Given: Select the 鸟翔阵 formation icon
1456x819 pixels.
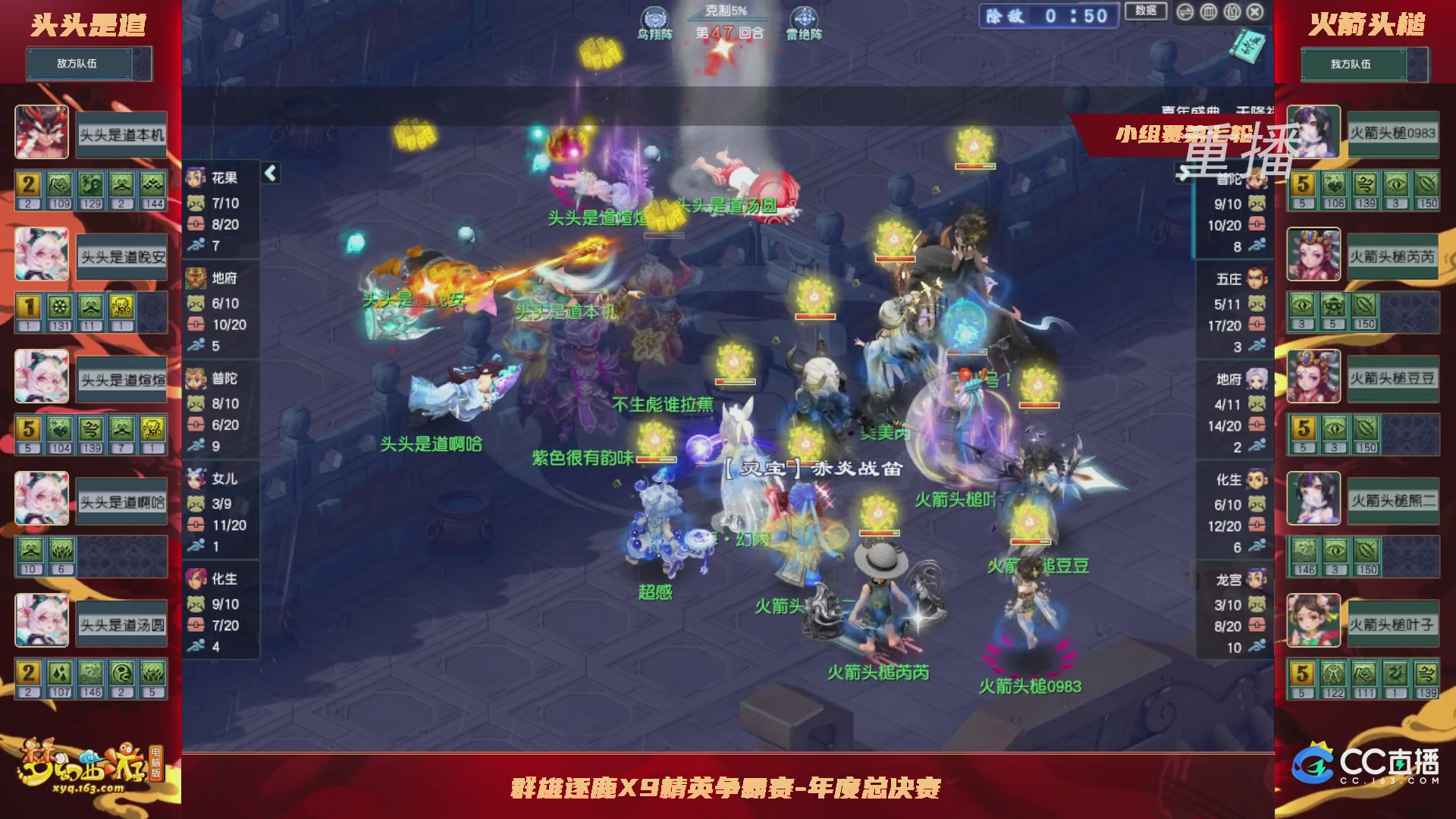Looking at the screenshot, I should click(654, 17).
